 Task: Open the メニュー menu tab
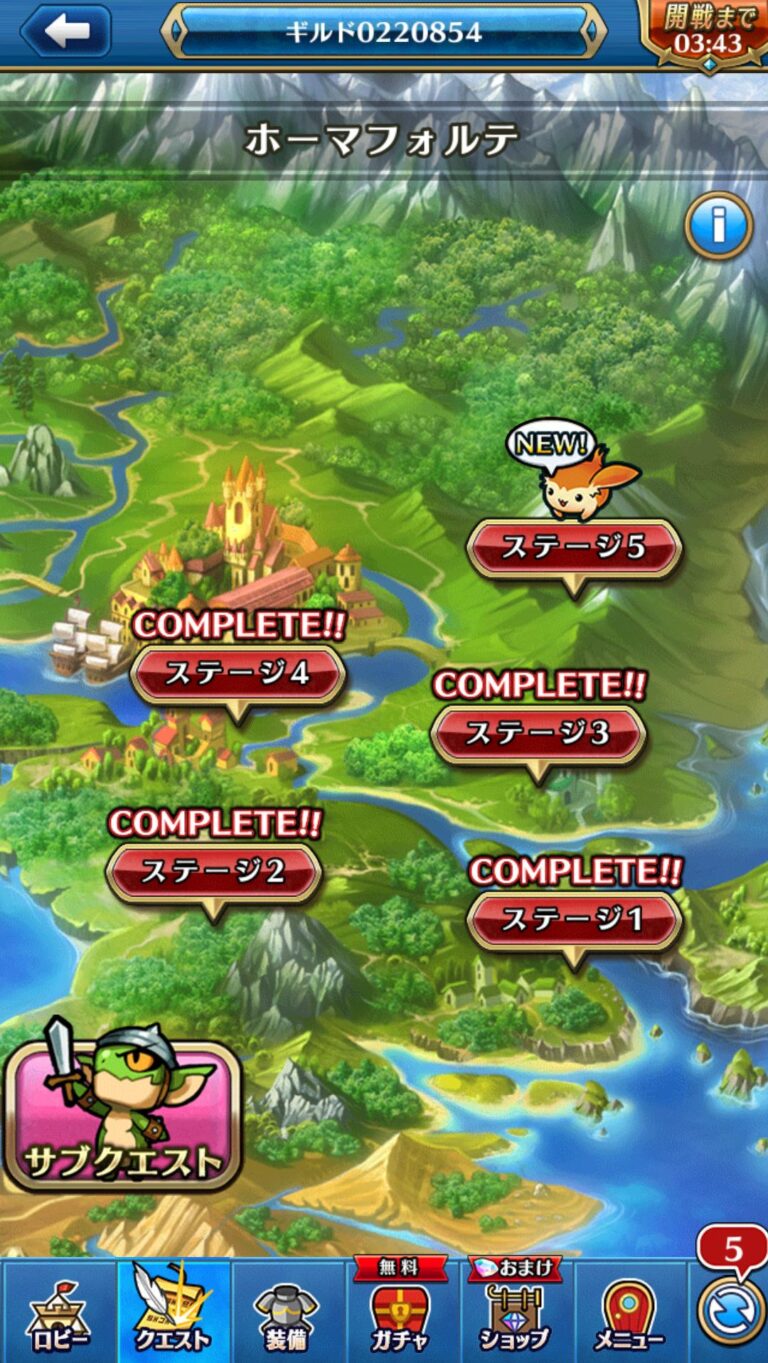[x=629, y=1312]
